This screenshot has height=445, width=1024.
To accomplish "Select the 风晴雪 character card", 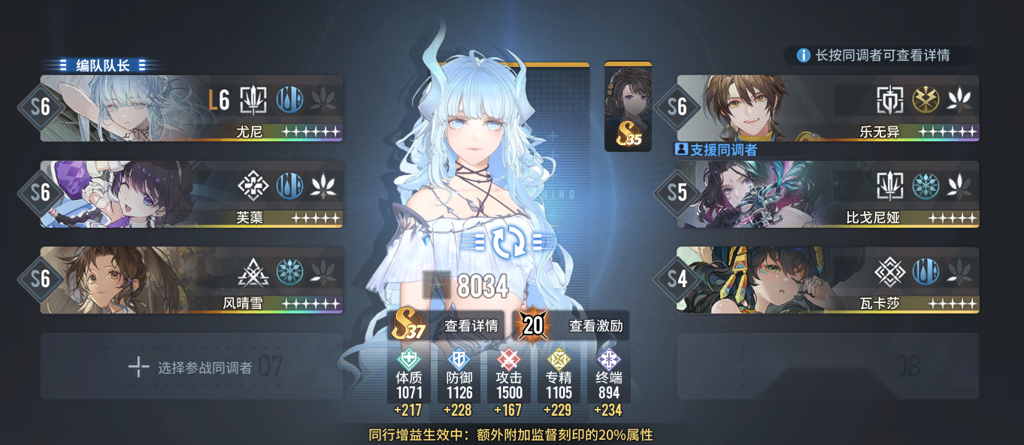I will (x=190, y=279).
